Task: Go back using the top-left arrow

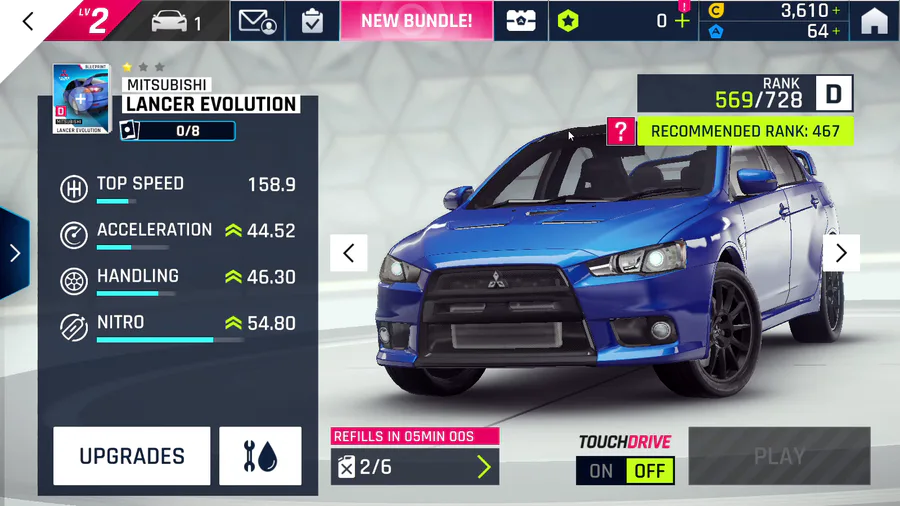Action: coord(28,21)
